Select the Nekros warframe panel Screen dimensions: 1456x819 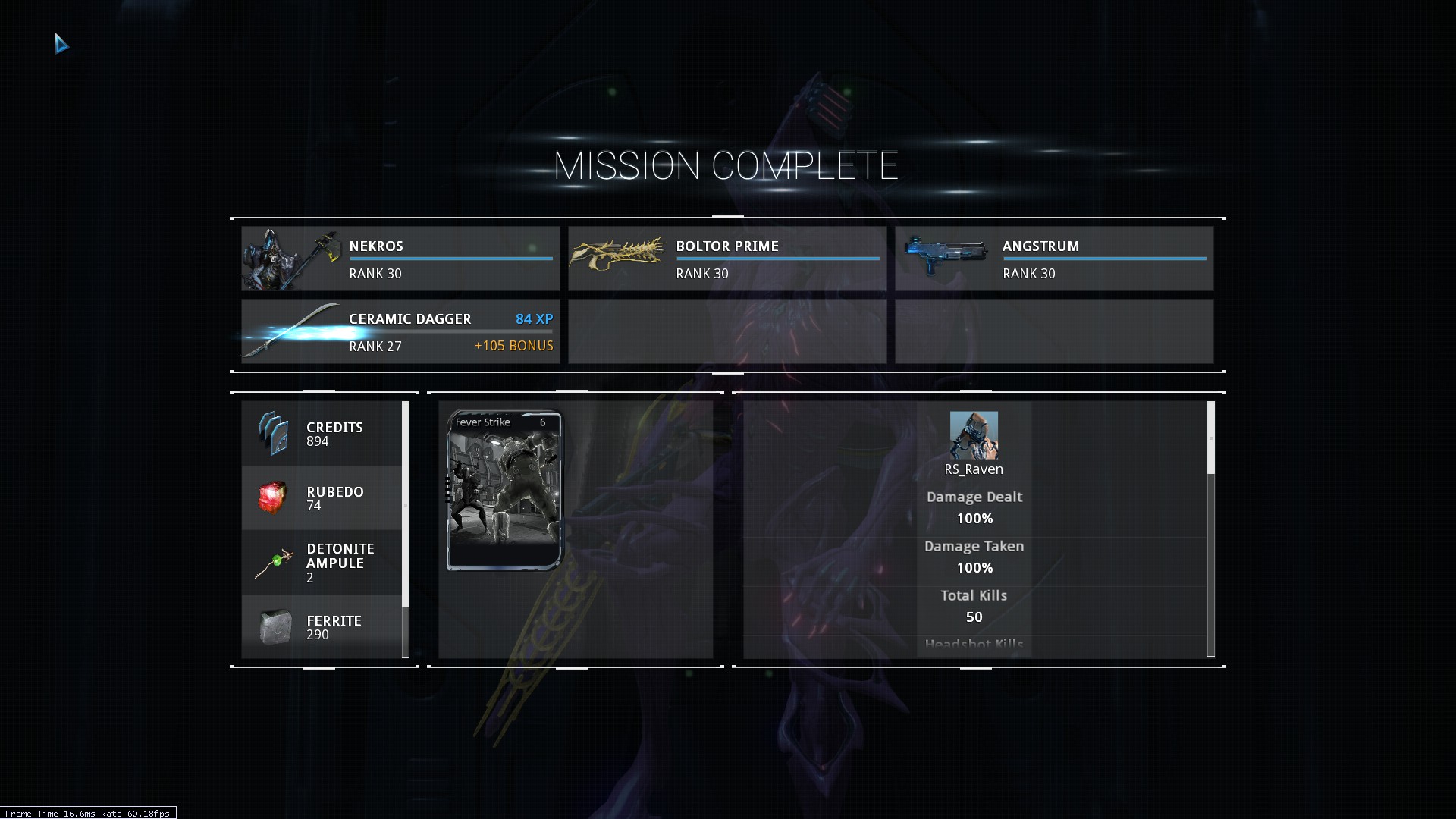[400, 259]
